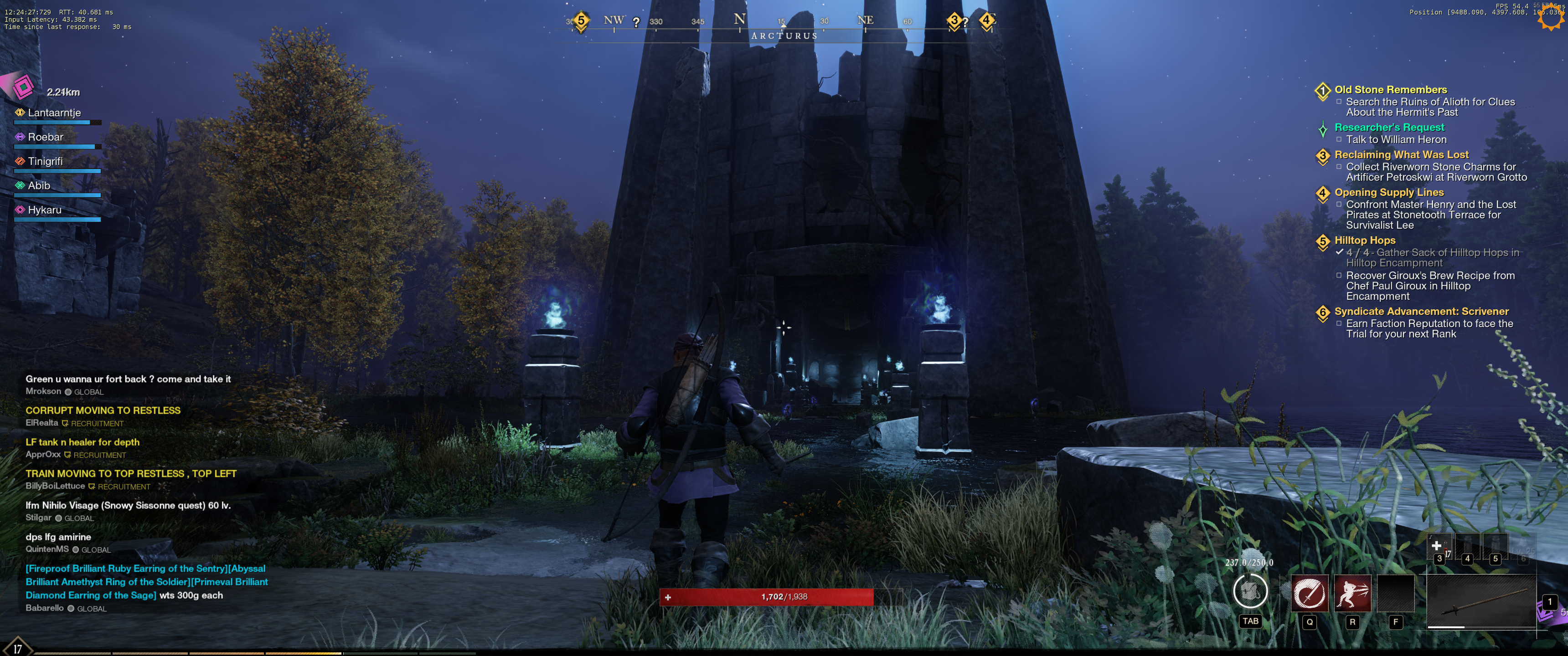Activate the lunging thrust ability

pos(1352,593)
